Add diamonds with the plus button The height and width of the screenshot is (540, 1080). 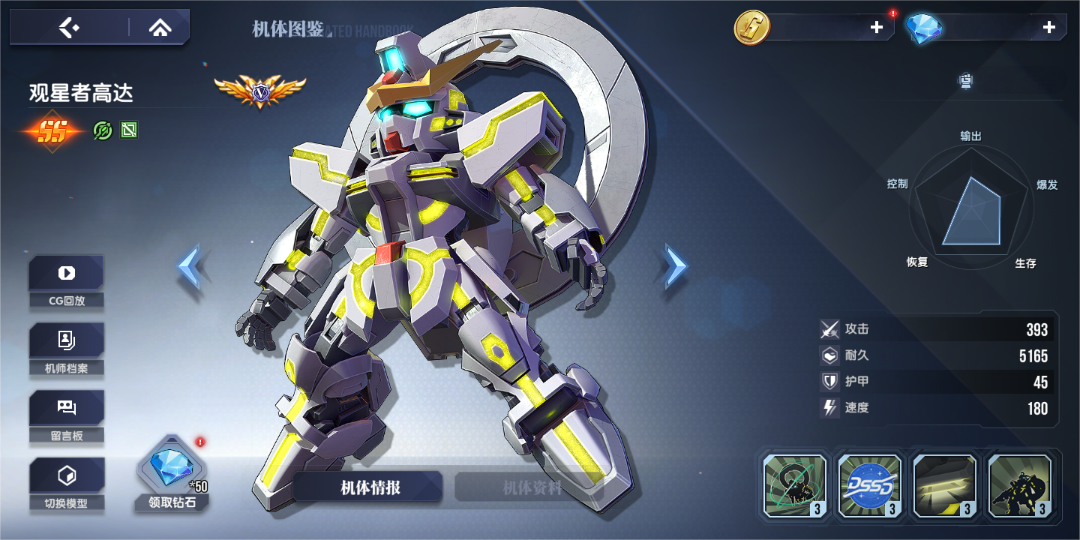point(1048,28)
